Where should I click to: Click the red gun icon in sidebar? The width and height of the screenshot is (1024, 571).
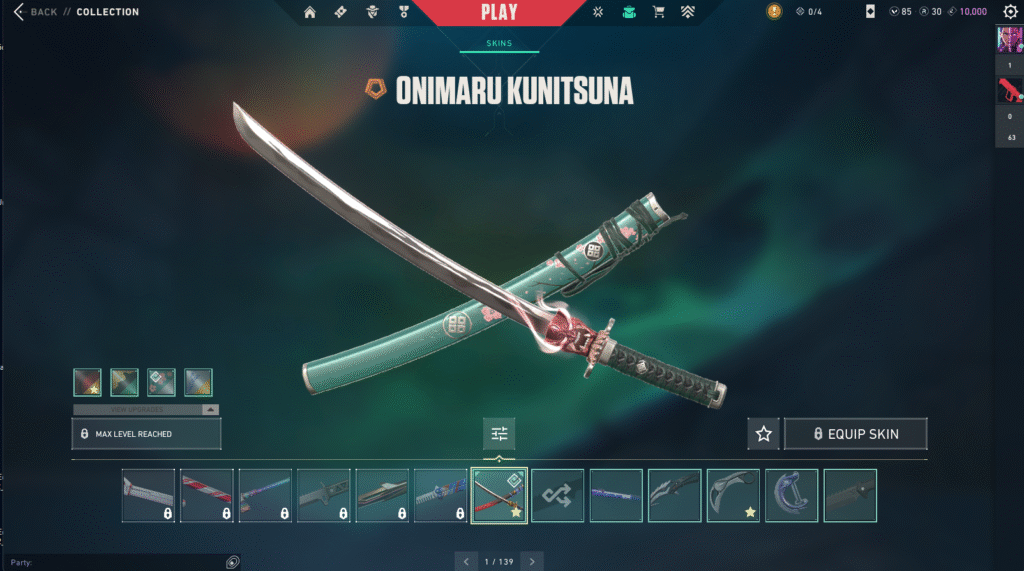coord(1009,92)
